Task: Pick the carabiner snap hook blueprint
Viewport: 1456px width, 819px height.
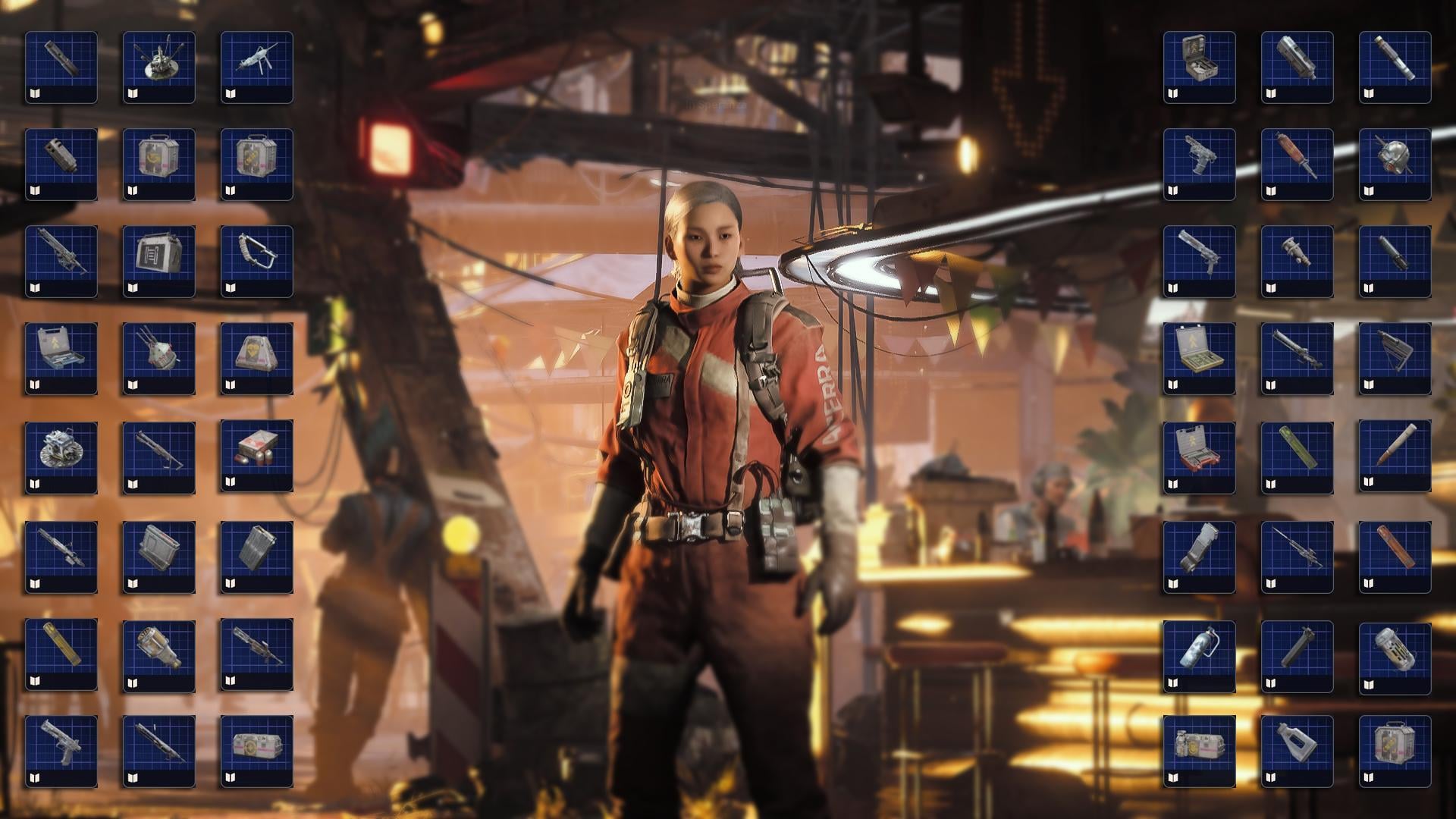Action: coord(256,261)
